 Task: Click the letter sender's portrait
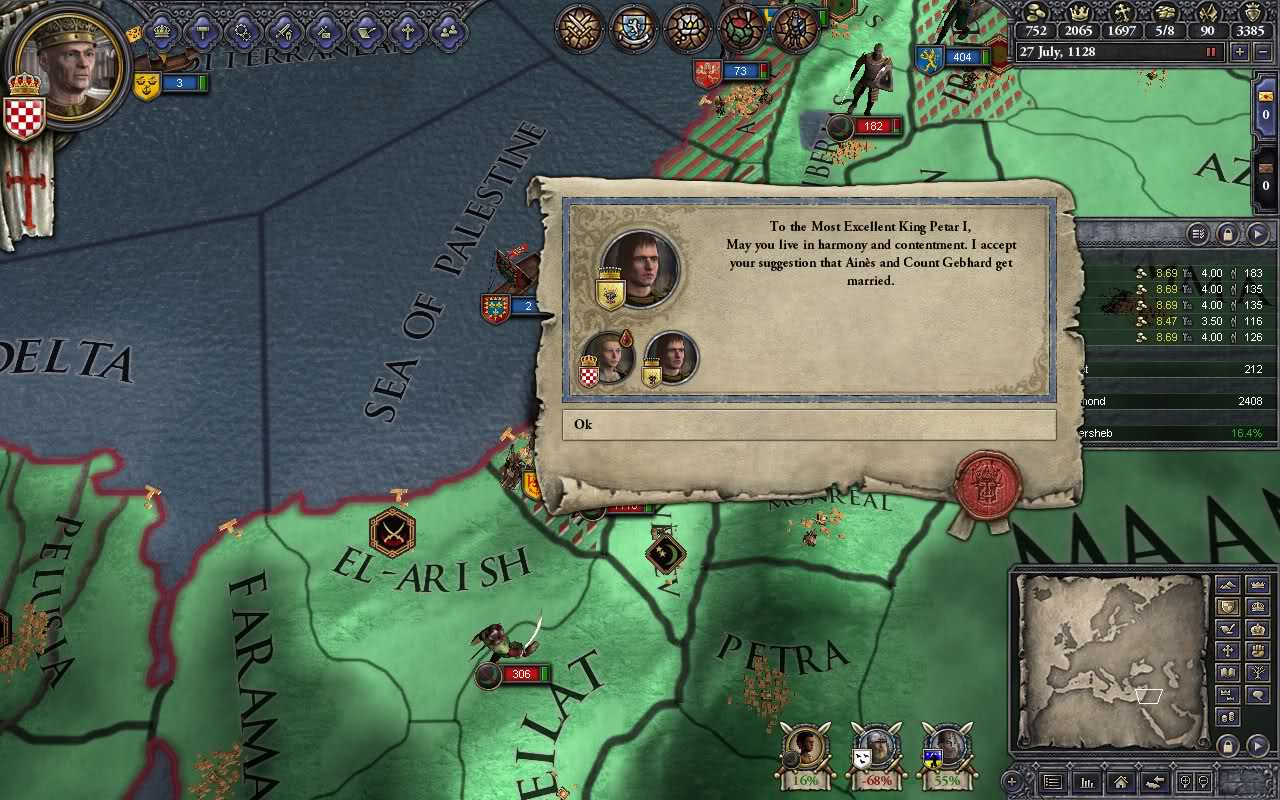[641, 266]
